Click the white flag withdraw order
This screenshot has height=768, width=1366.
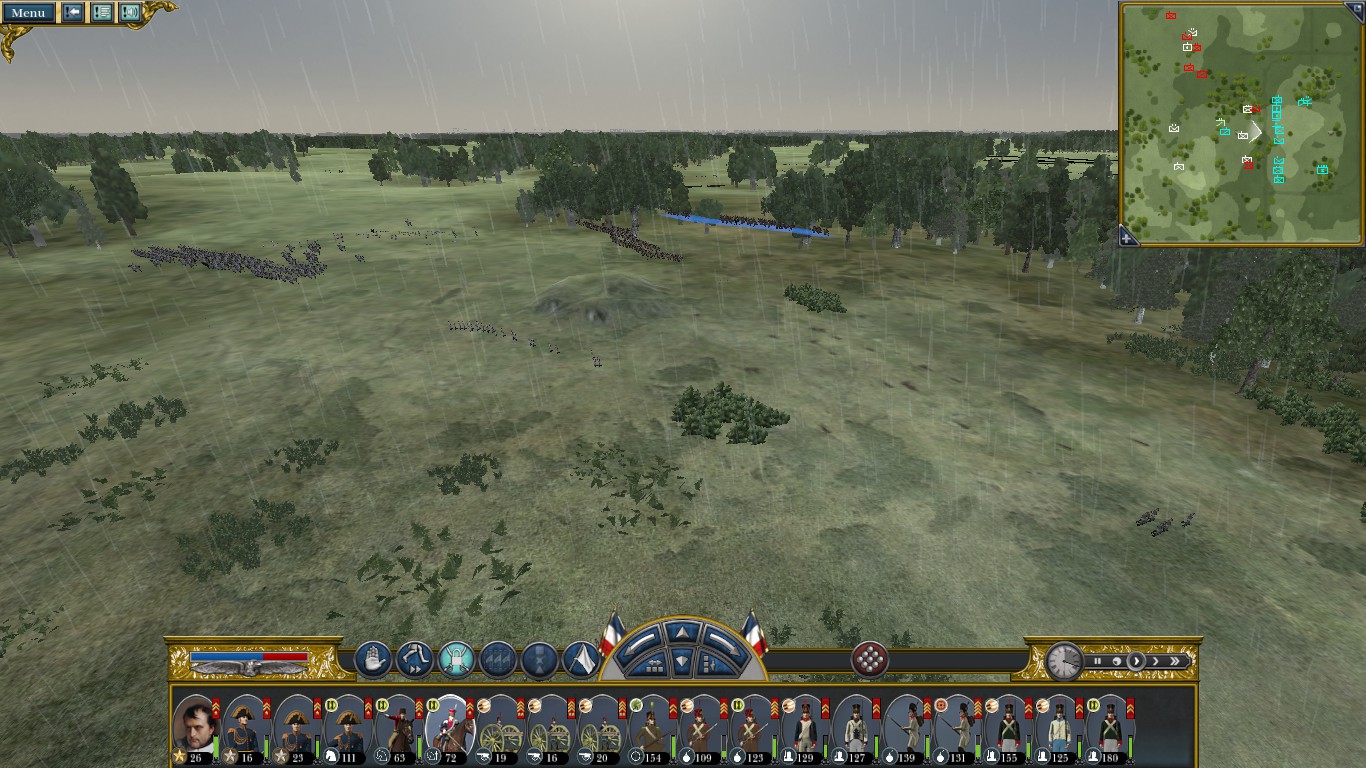click(581, 660)
